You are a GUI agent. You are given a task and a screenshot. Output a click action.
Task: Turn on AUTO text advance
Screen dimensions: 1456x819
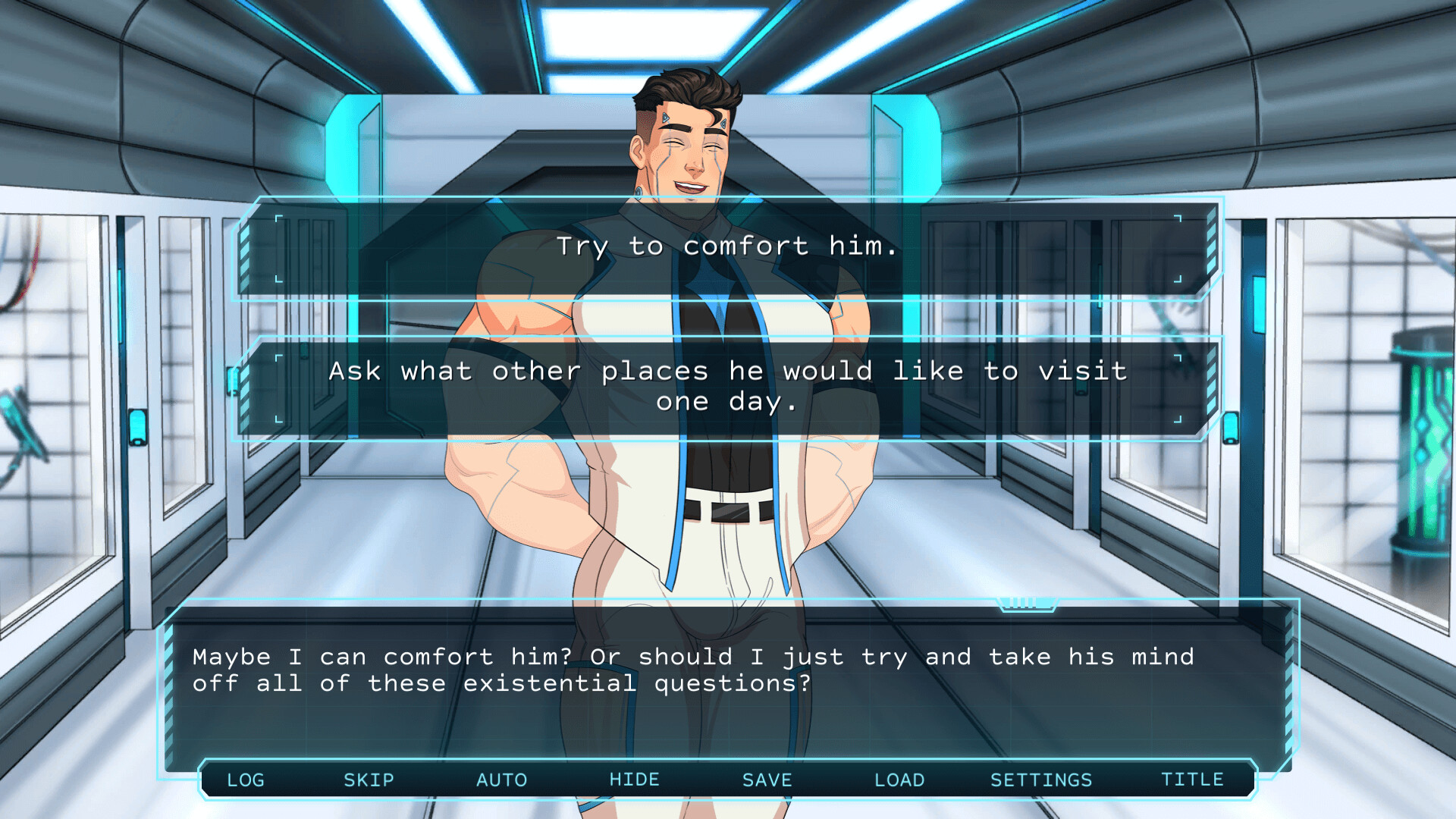point(502,780)
